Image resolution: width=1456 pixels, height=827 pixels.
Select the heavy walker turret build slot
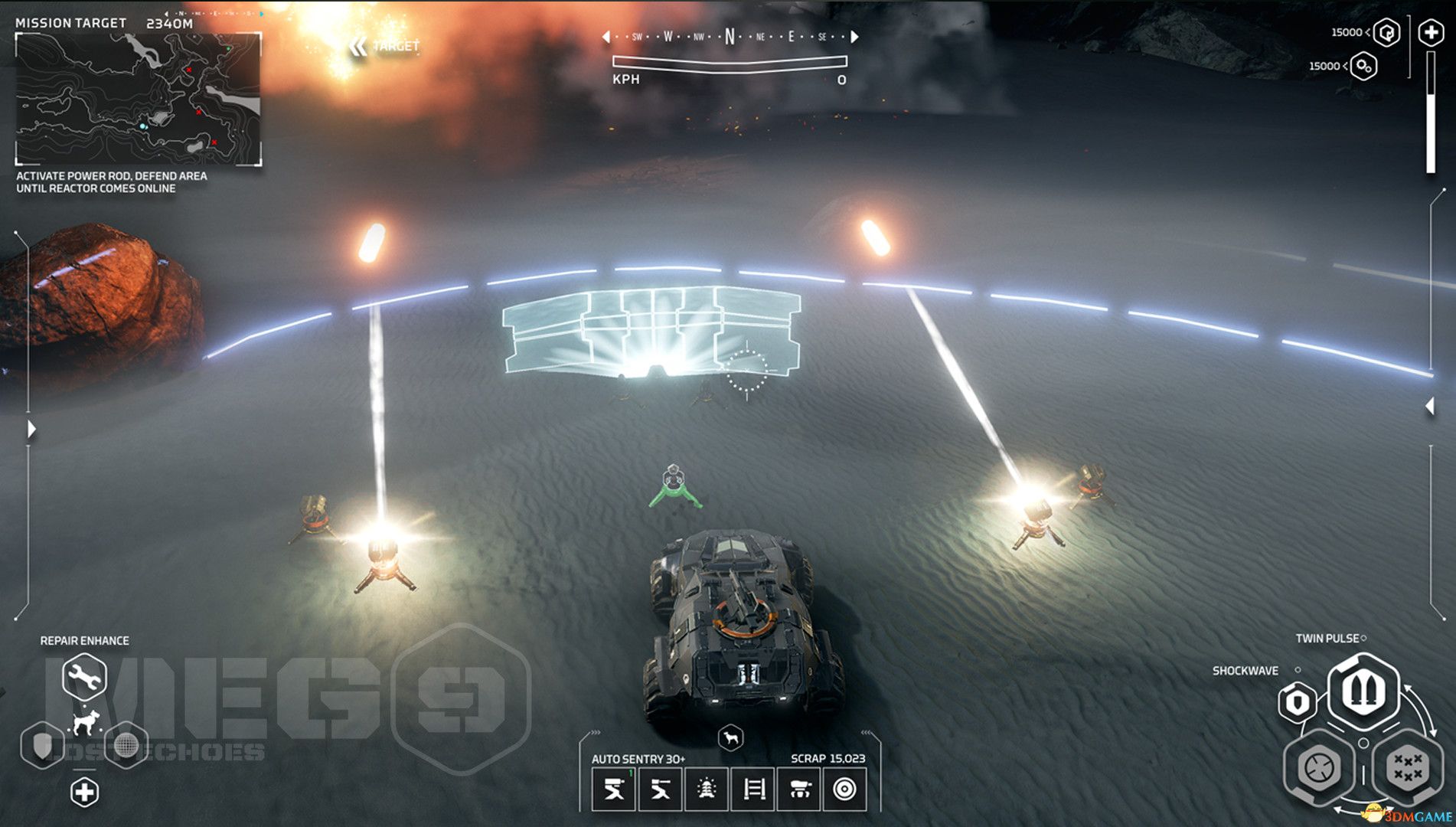pyautogui.click(x=799, y=789)
